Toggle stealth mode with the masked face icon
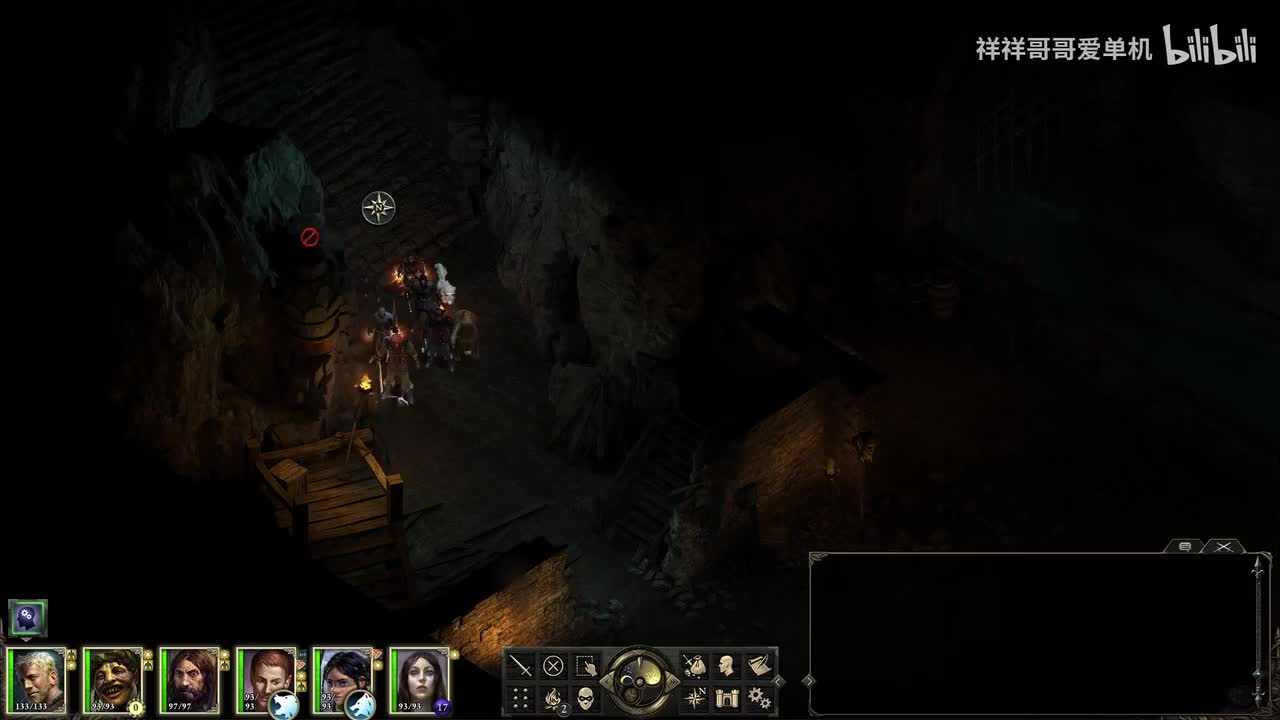Image resolution: width=1280 pixels, height=720 pixels. [586, 698]
